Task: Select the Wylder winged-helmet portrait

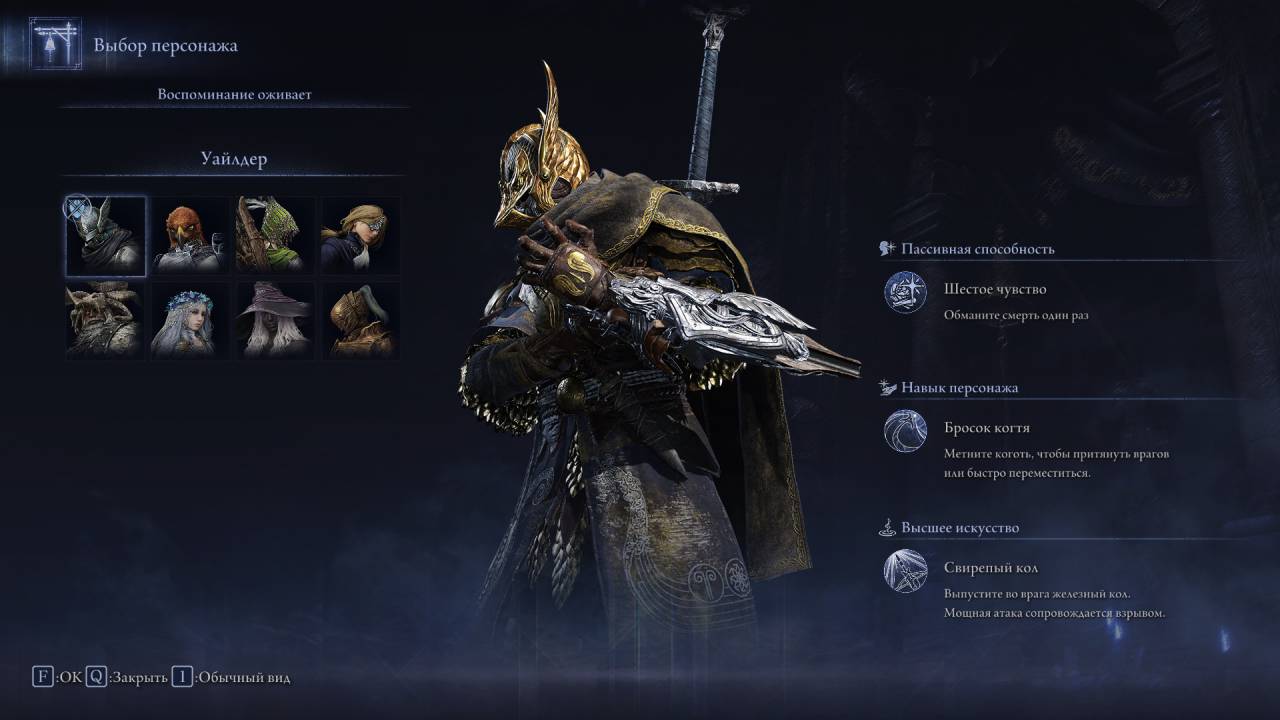Action: pos(106,236)
